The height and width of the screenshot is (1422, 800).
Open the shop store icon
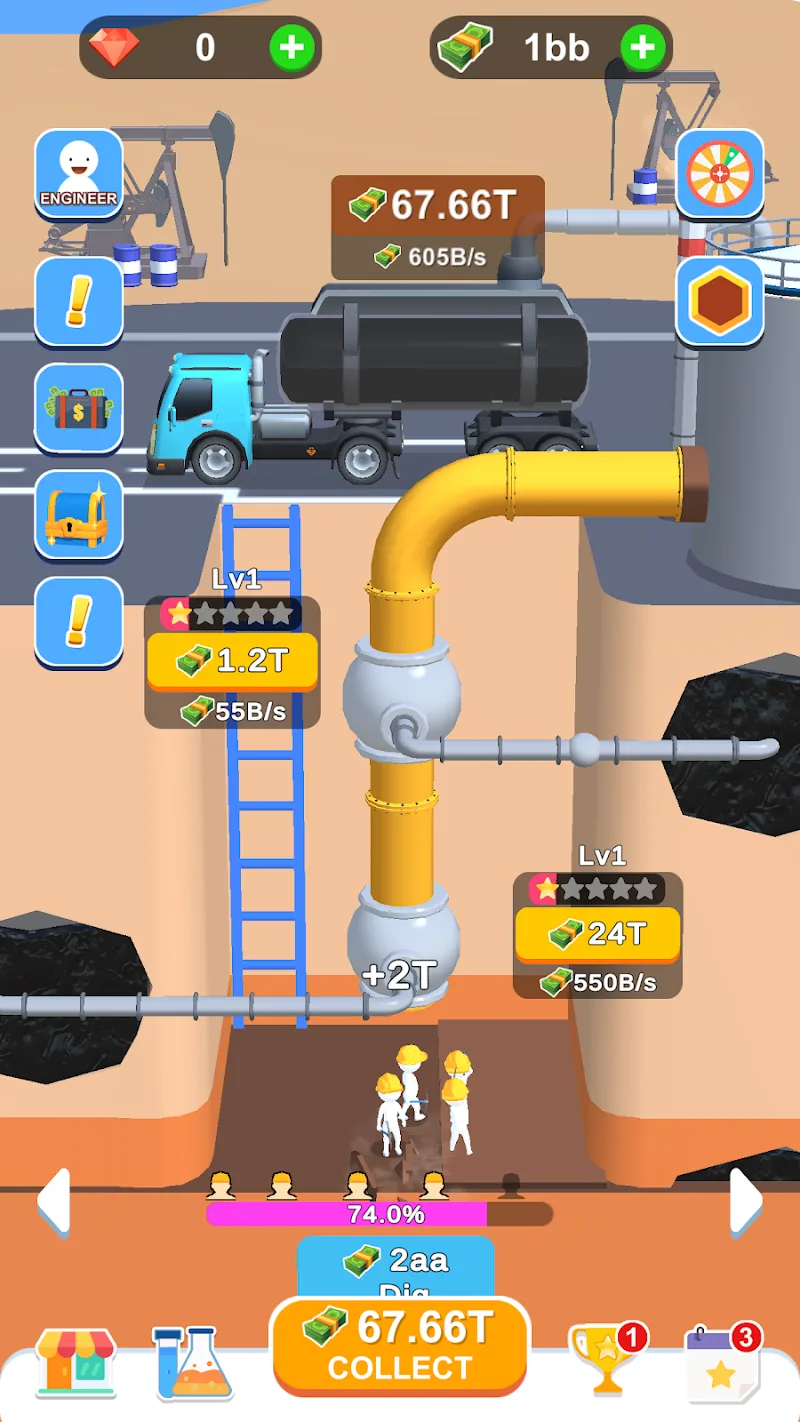[x=75, y=1362]
